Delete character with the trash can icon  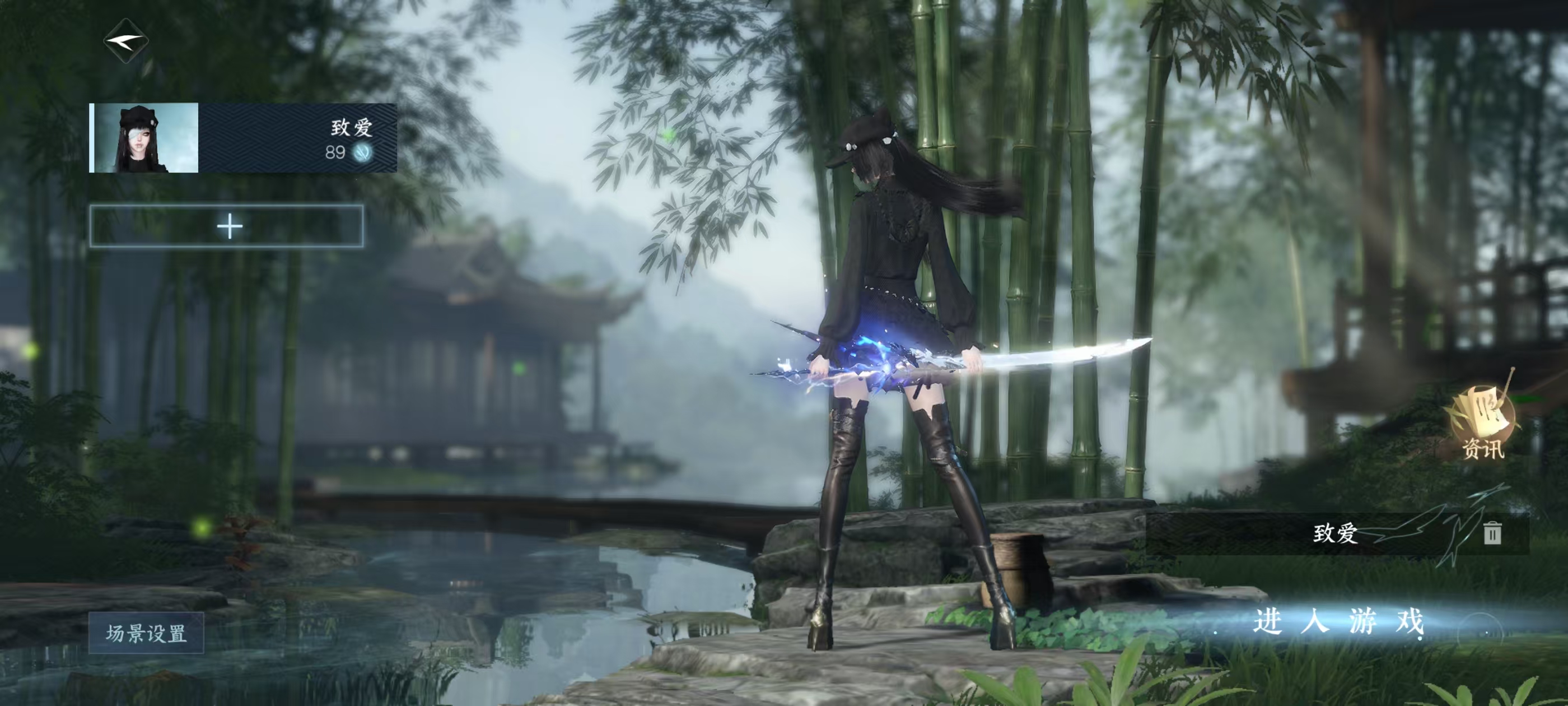(1491, 533)
